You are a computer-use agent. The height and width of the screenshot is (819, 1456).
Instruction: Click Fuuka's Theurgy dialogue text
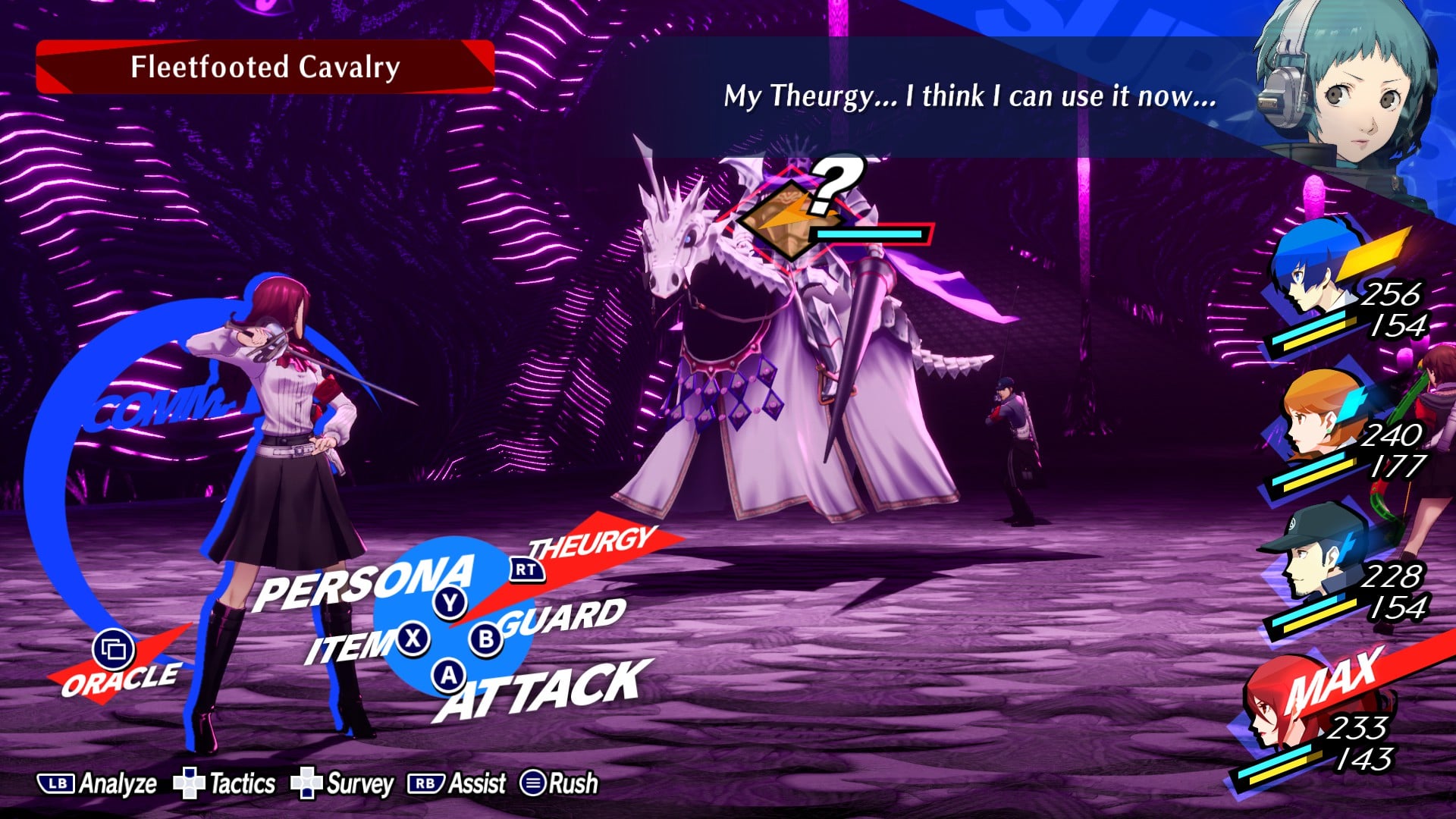click(971, 97)
